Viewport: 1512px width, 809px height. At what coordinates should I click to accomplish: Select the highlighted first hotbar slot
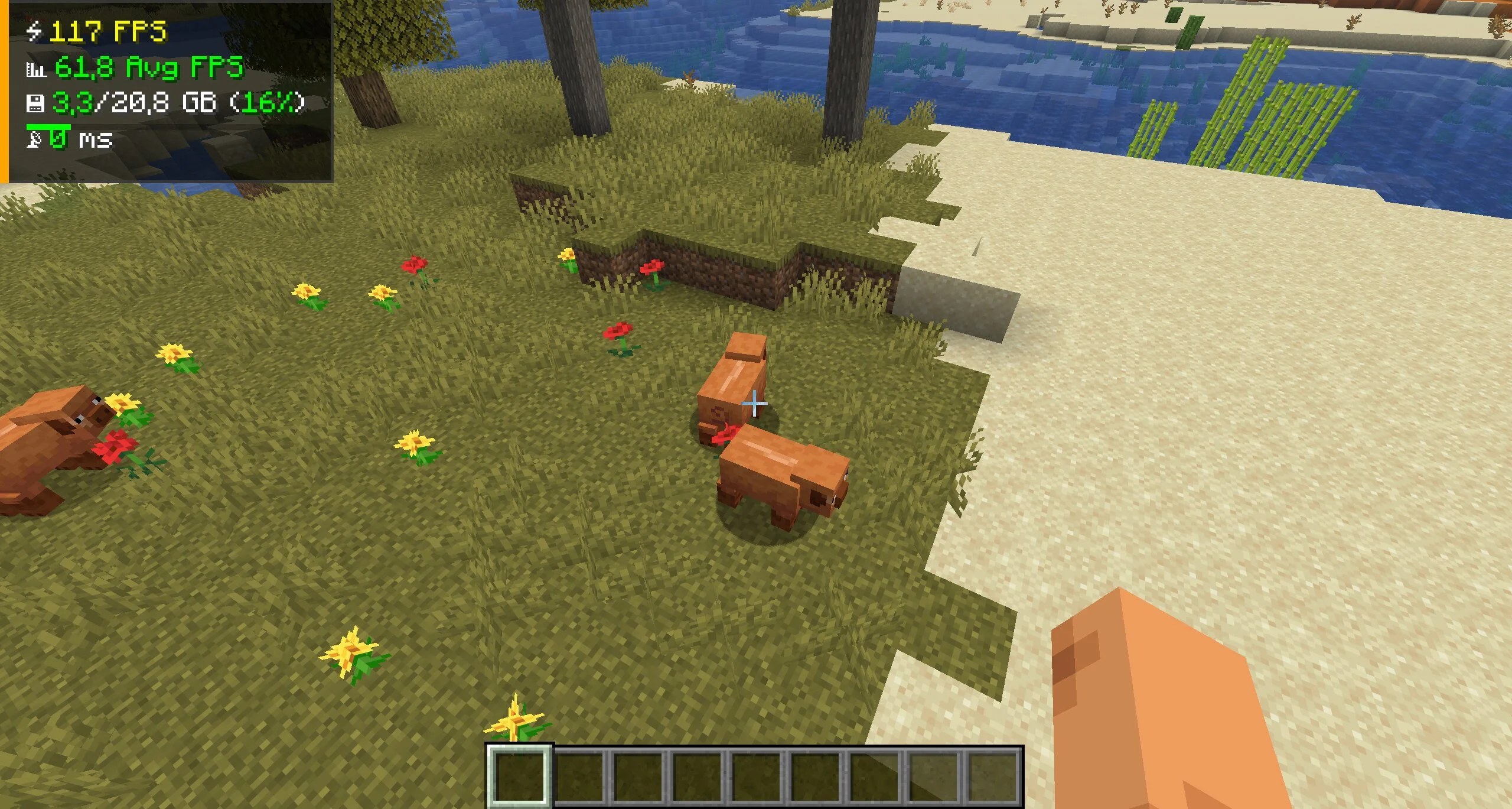519,775
